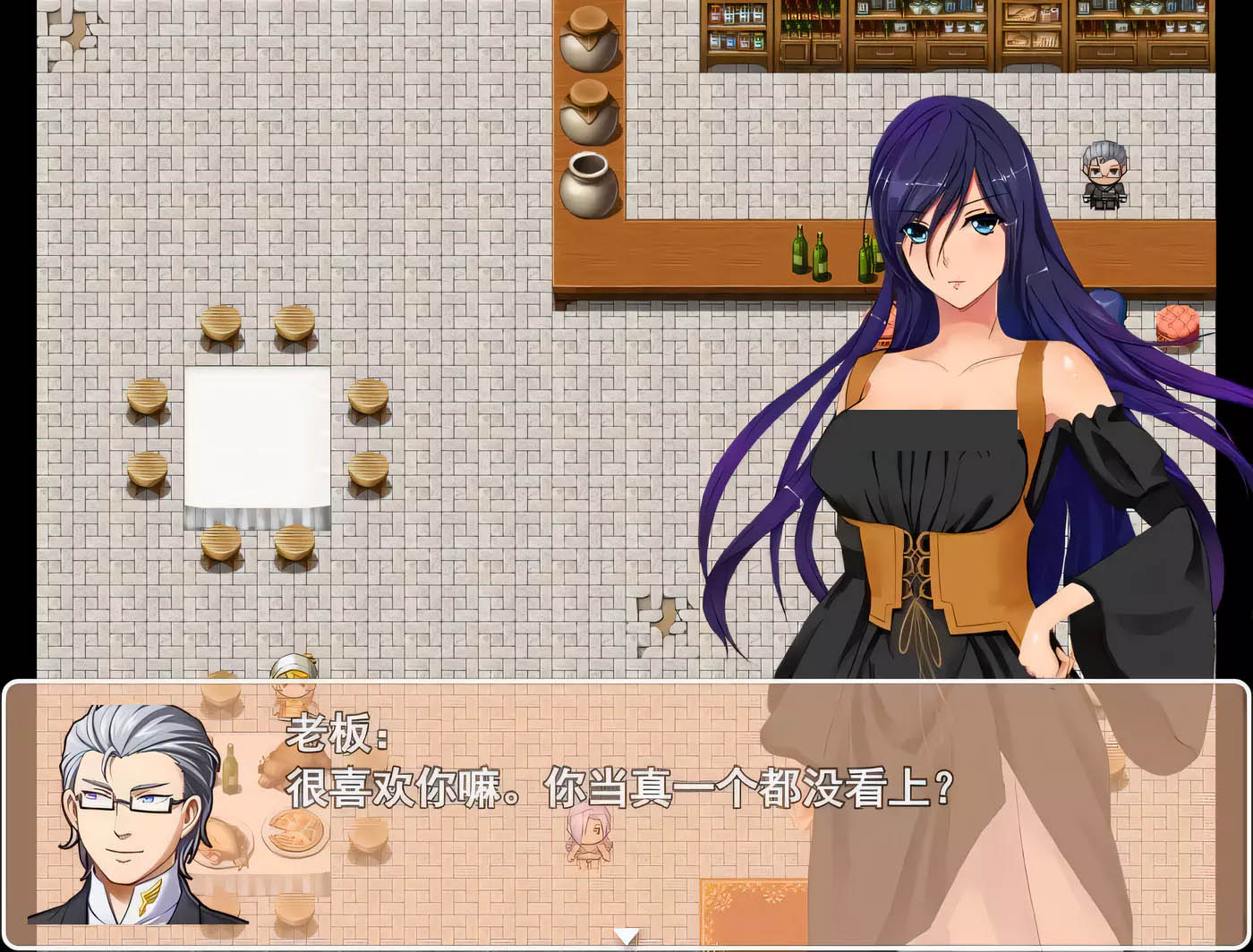Click the cracked floor tile near the center
Viewport: 1253px width, 952px height.
tap(662, 617)
